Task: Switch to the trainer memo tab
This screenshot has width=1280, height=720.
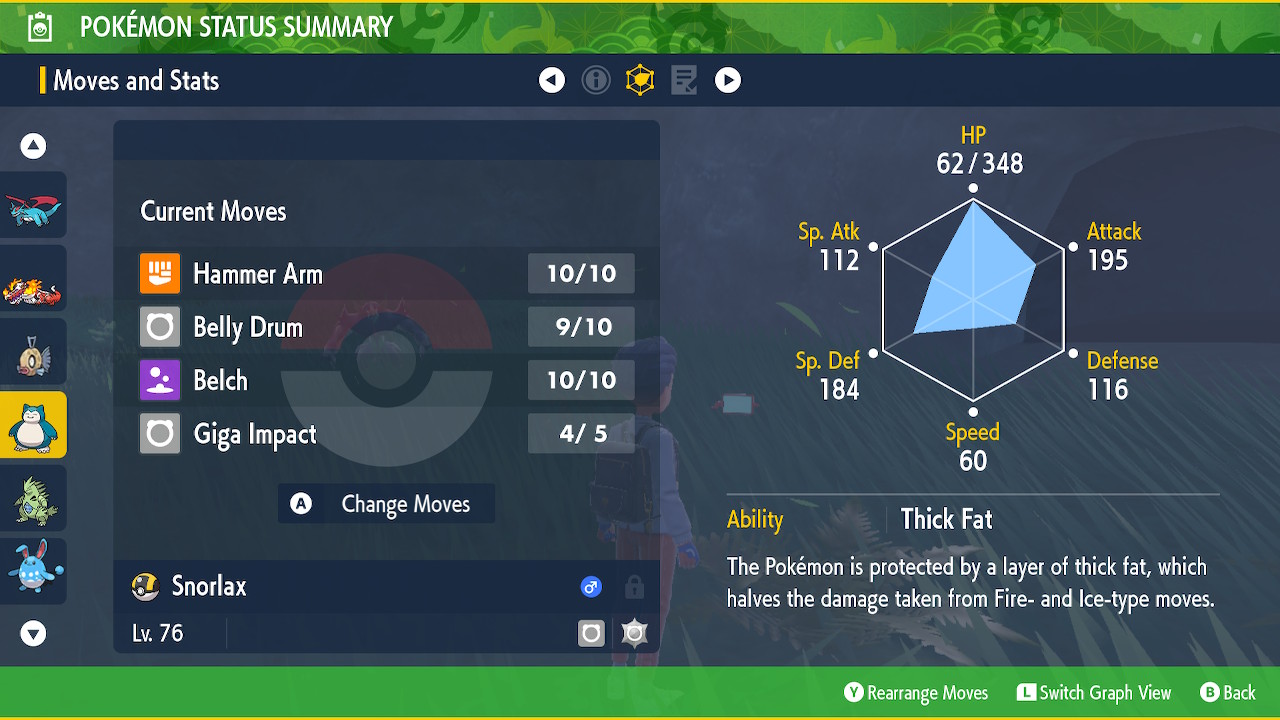Action: point(684,80)
